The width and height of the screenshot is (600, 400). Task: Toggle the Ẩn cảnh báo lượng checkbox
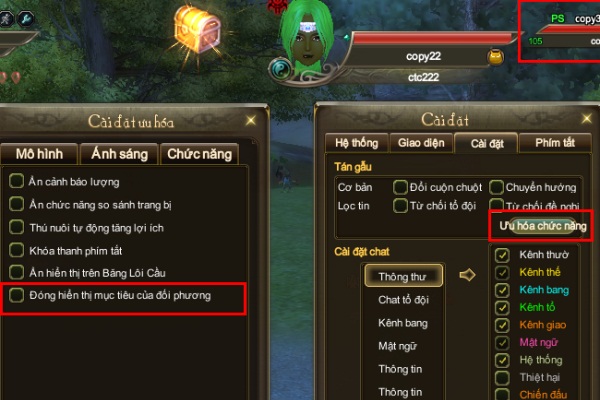click(16, 182)
